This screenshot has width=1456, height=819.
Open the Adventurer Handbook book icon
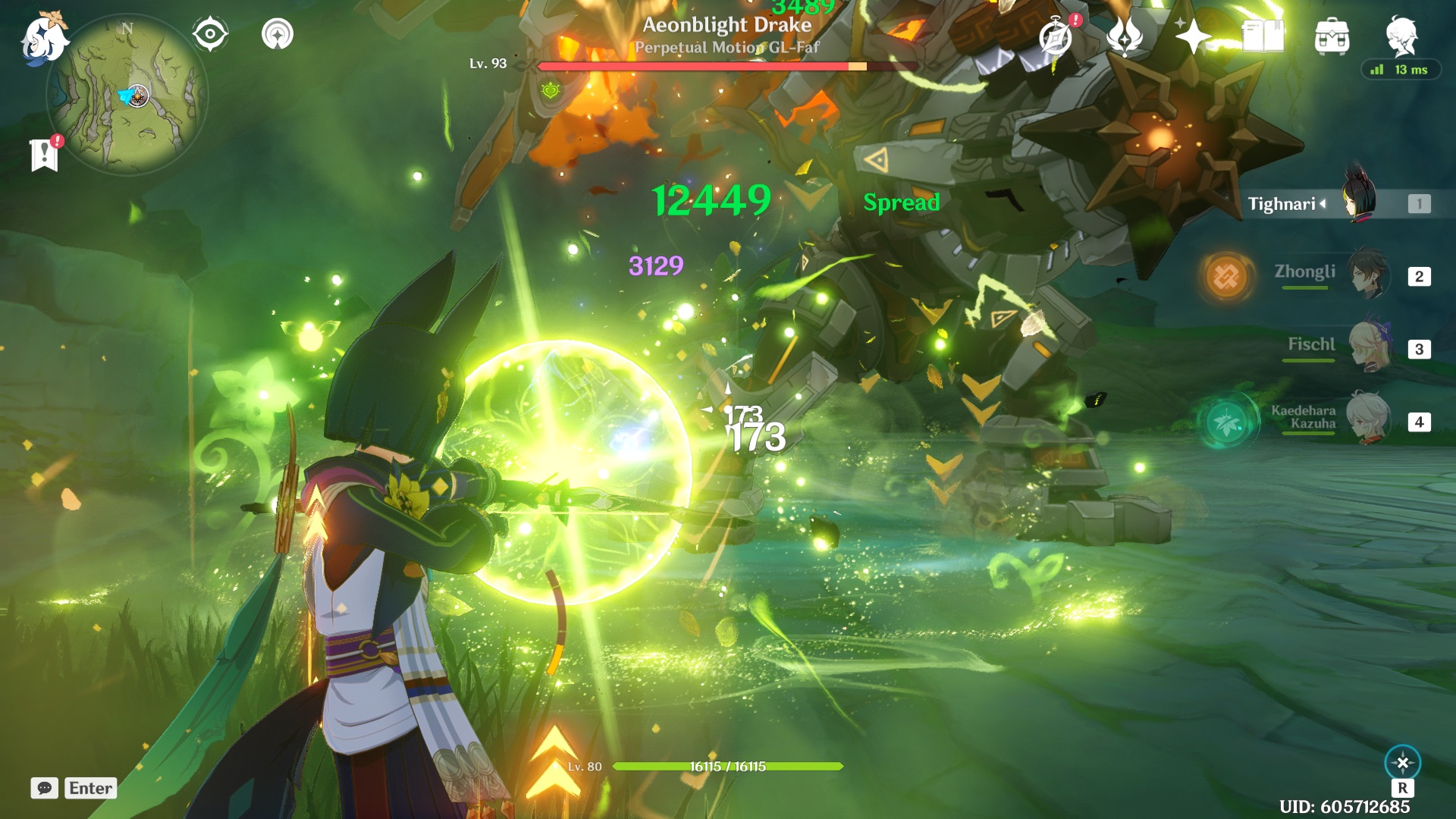[x=1262, y=34]
